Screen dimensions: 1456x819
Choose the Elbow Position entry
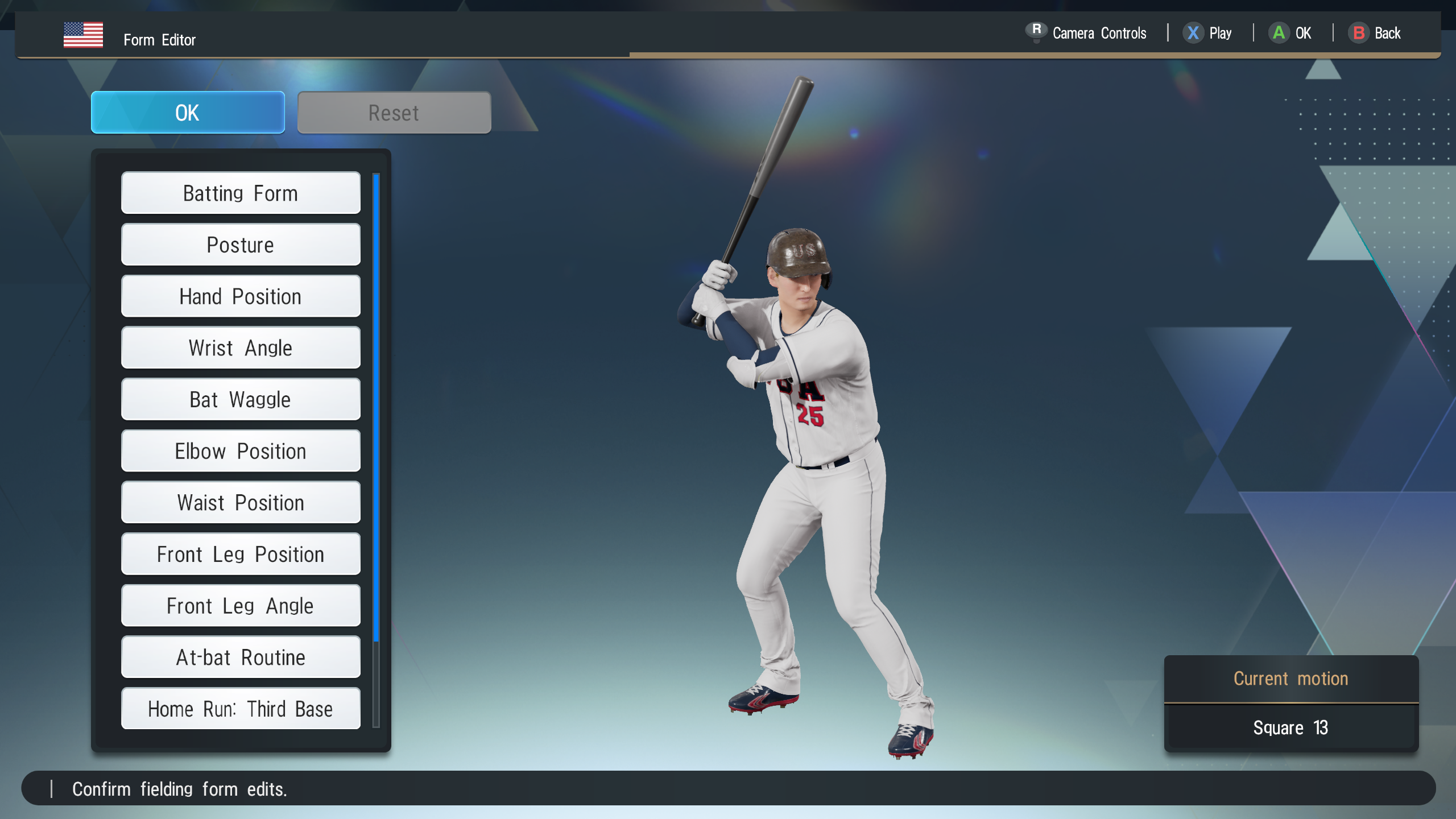click(241, 451)
